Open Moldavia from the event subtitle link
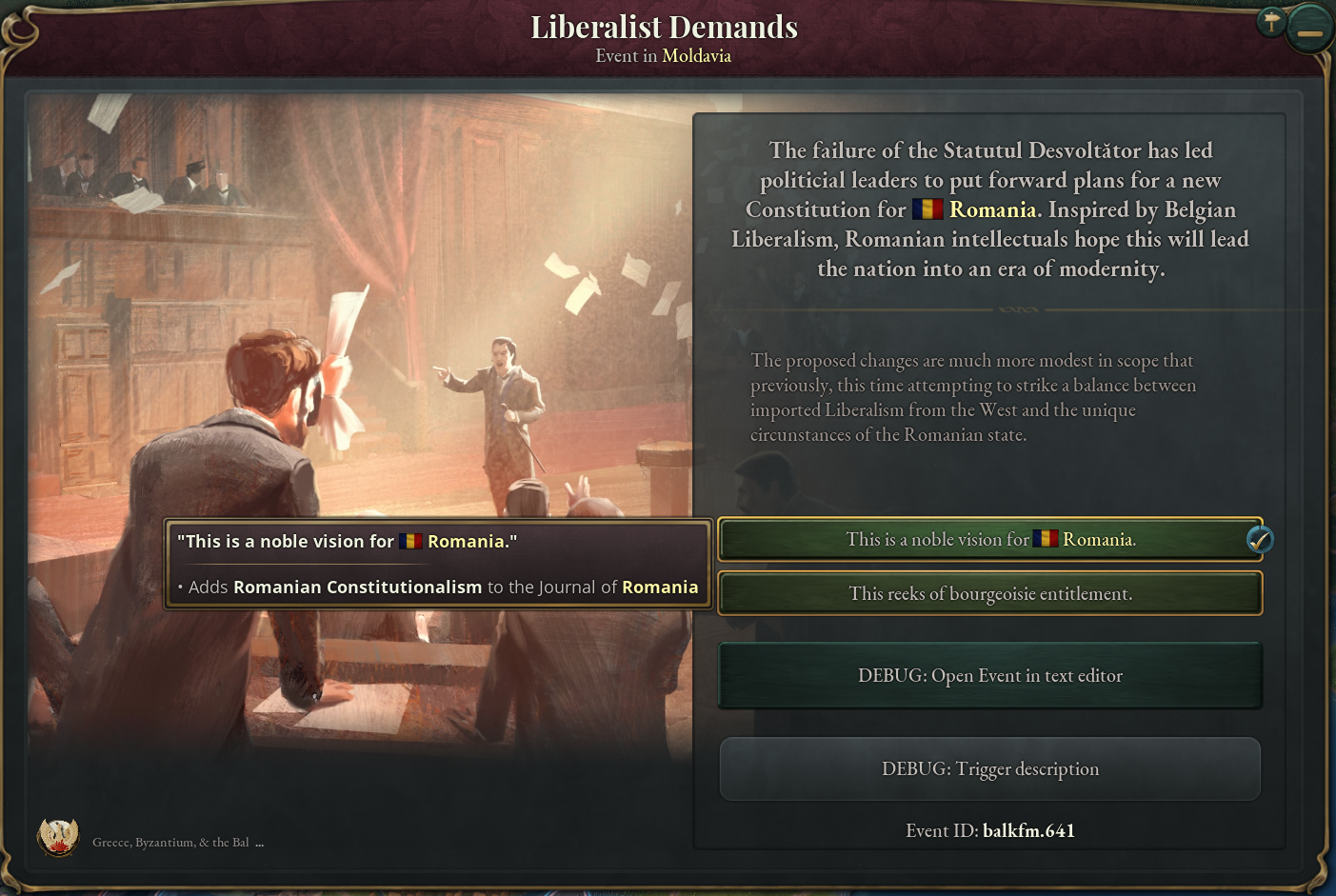 [x=696, y=55]
